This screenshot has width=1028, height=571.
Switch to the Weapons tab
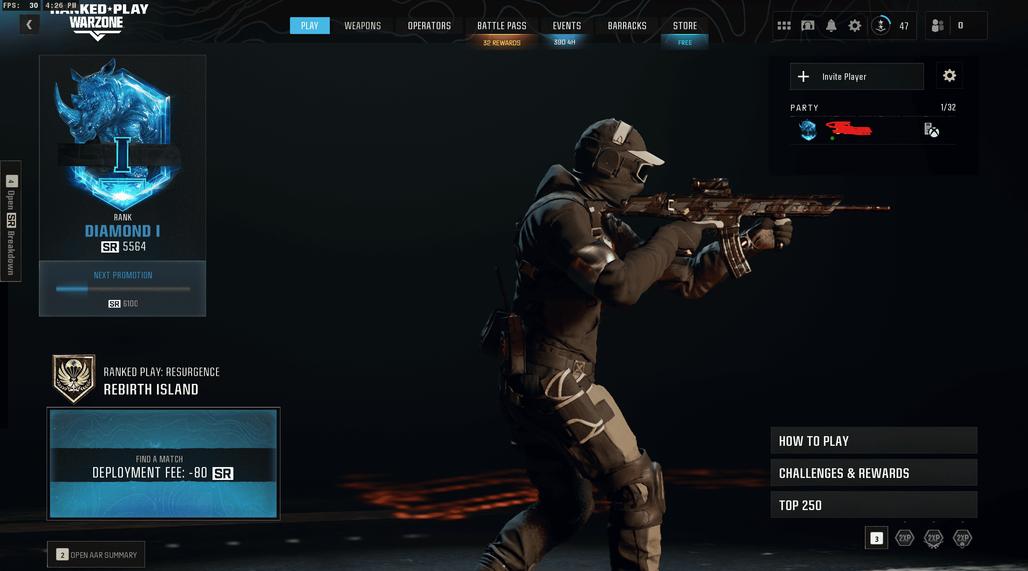tap(362, 26)
